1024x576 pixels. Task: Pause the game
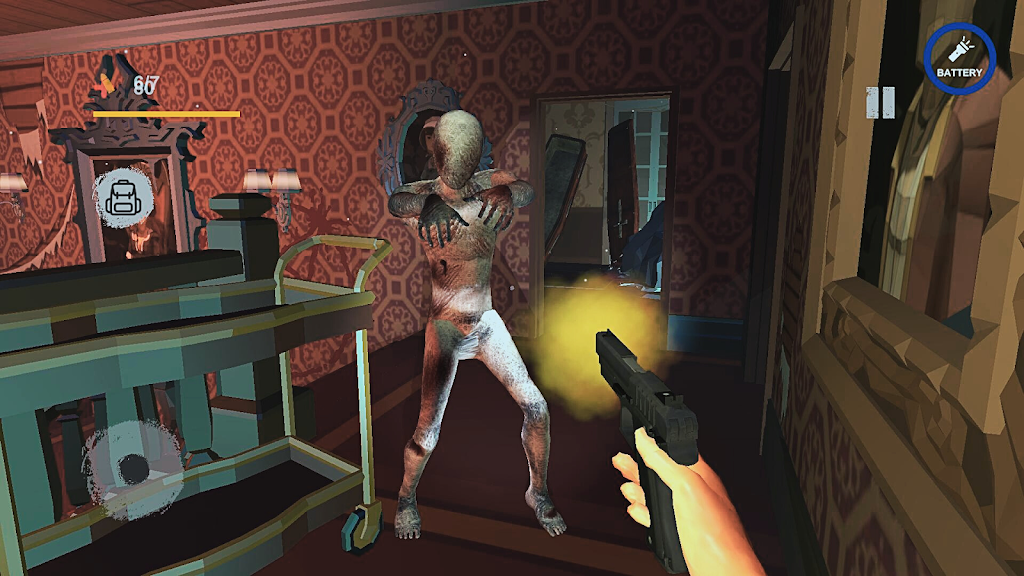880,103
